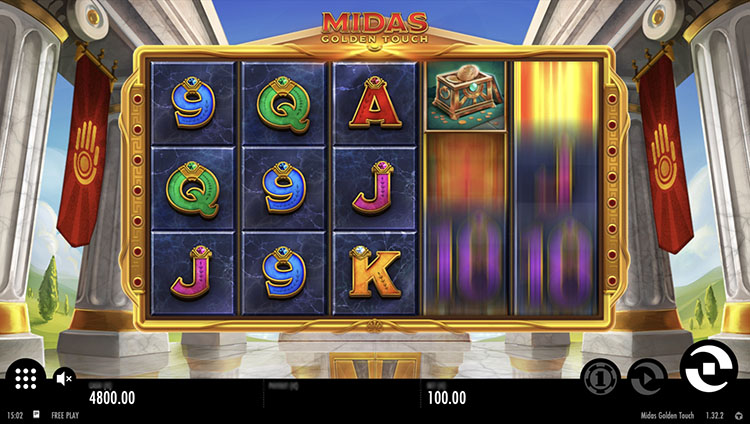750x424 pixels.
Task: Toggle the muted sound speaker icon
Action: click(64, 378)
